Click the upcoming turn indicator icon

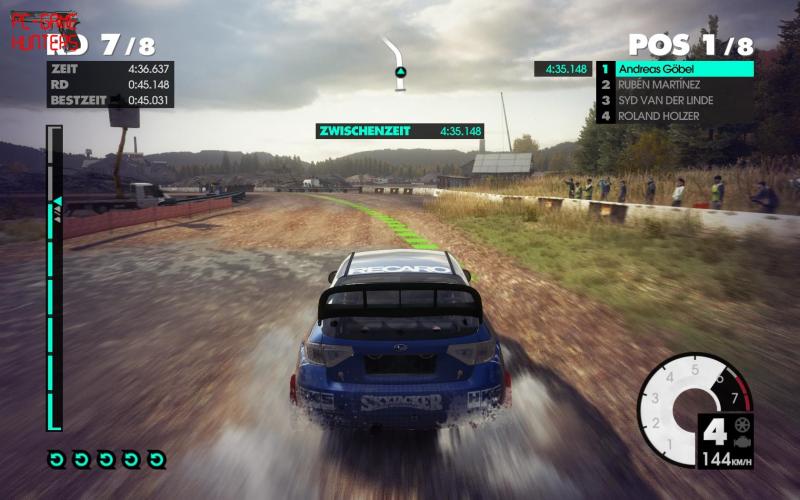click(x=399, y=64)
